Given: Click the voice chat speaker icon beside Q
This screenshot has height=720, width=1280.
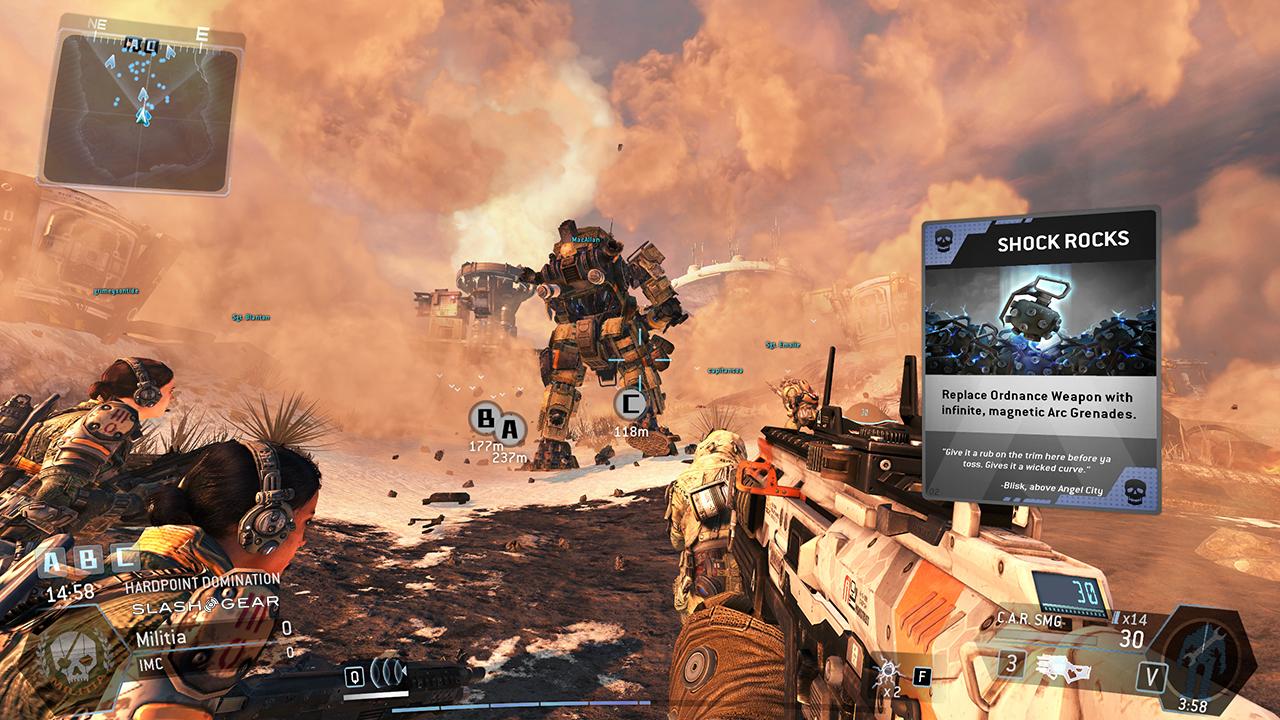Looking at the screenshot, I should click(387, 675).
